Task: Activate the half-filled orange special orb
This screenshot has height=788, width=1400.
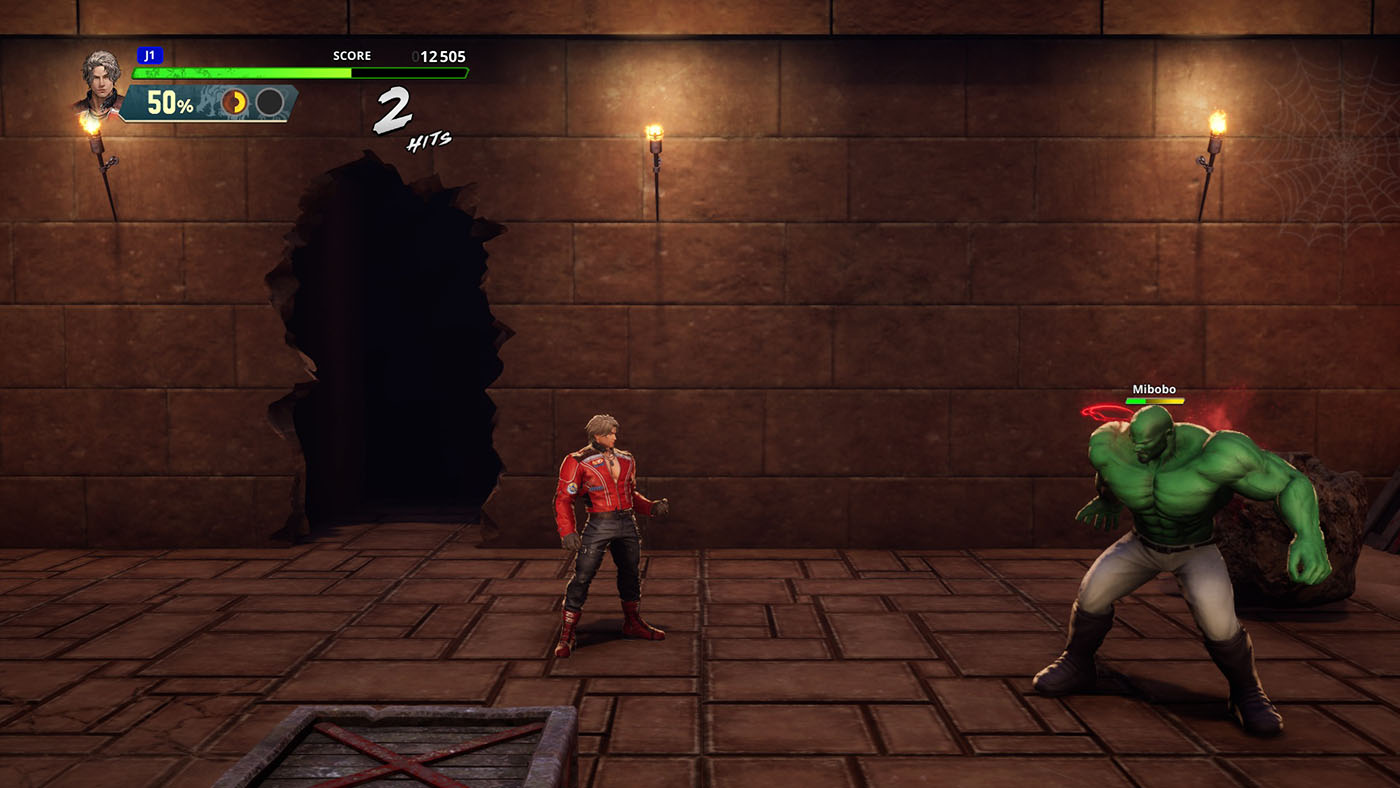Action: [235, 102]
